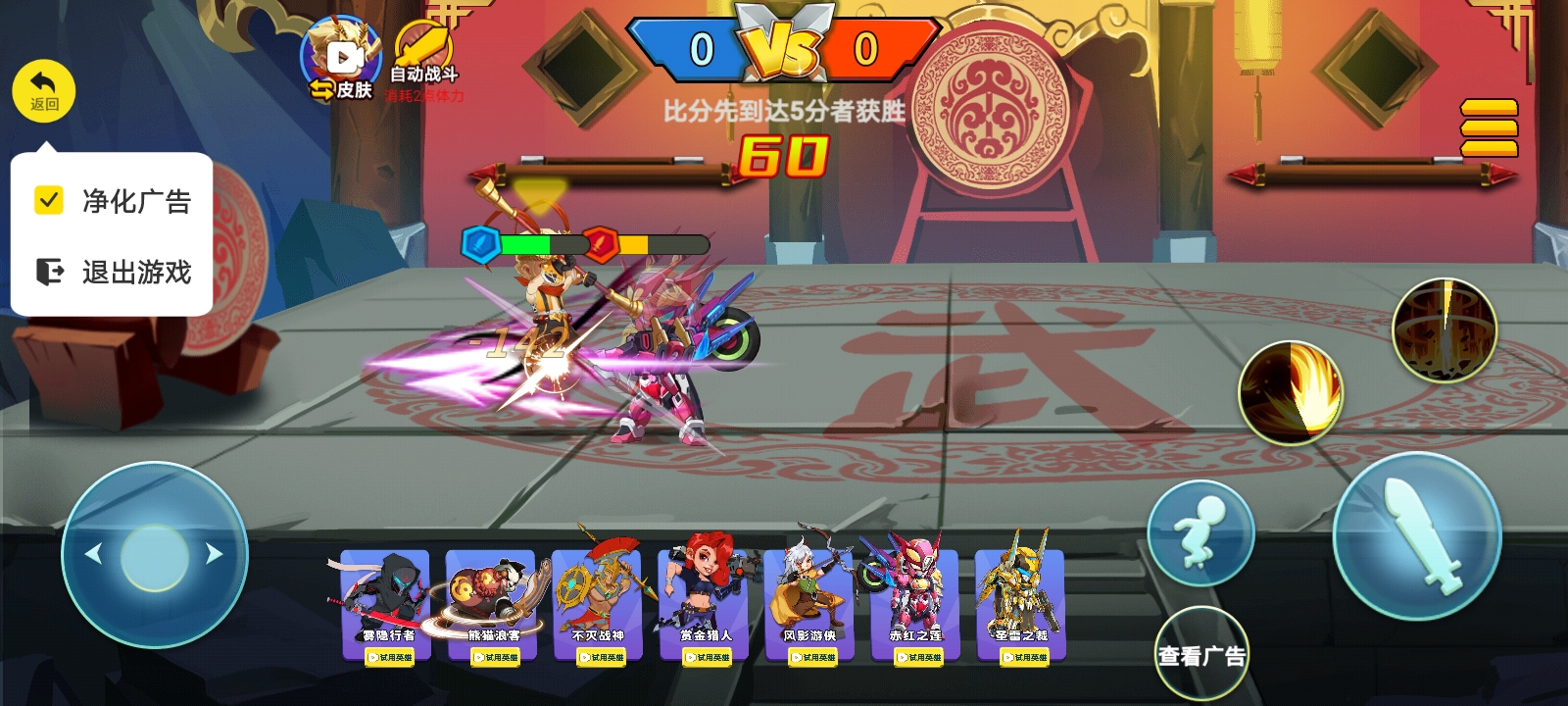
Task: Activate the dark pillar skill icon
Action: tap(1445, 329)
